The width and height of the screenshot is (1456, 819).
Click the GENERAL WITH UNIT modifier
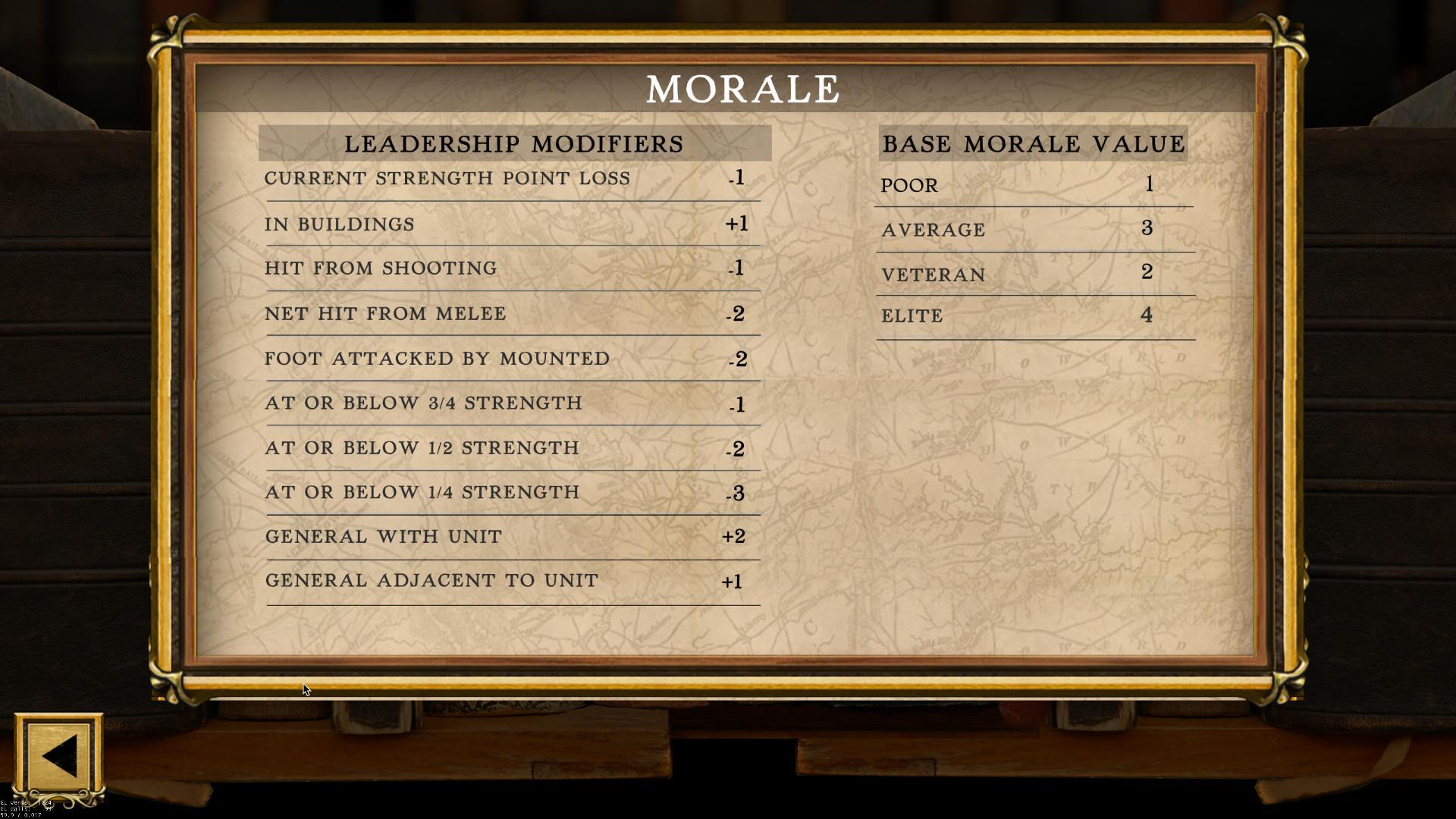tap(382, 536)
